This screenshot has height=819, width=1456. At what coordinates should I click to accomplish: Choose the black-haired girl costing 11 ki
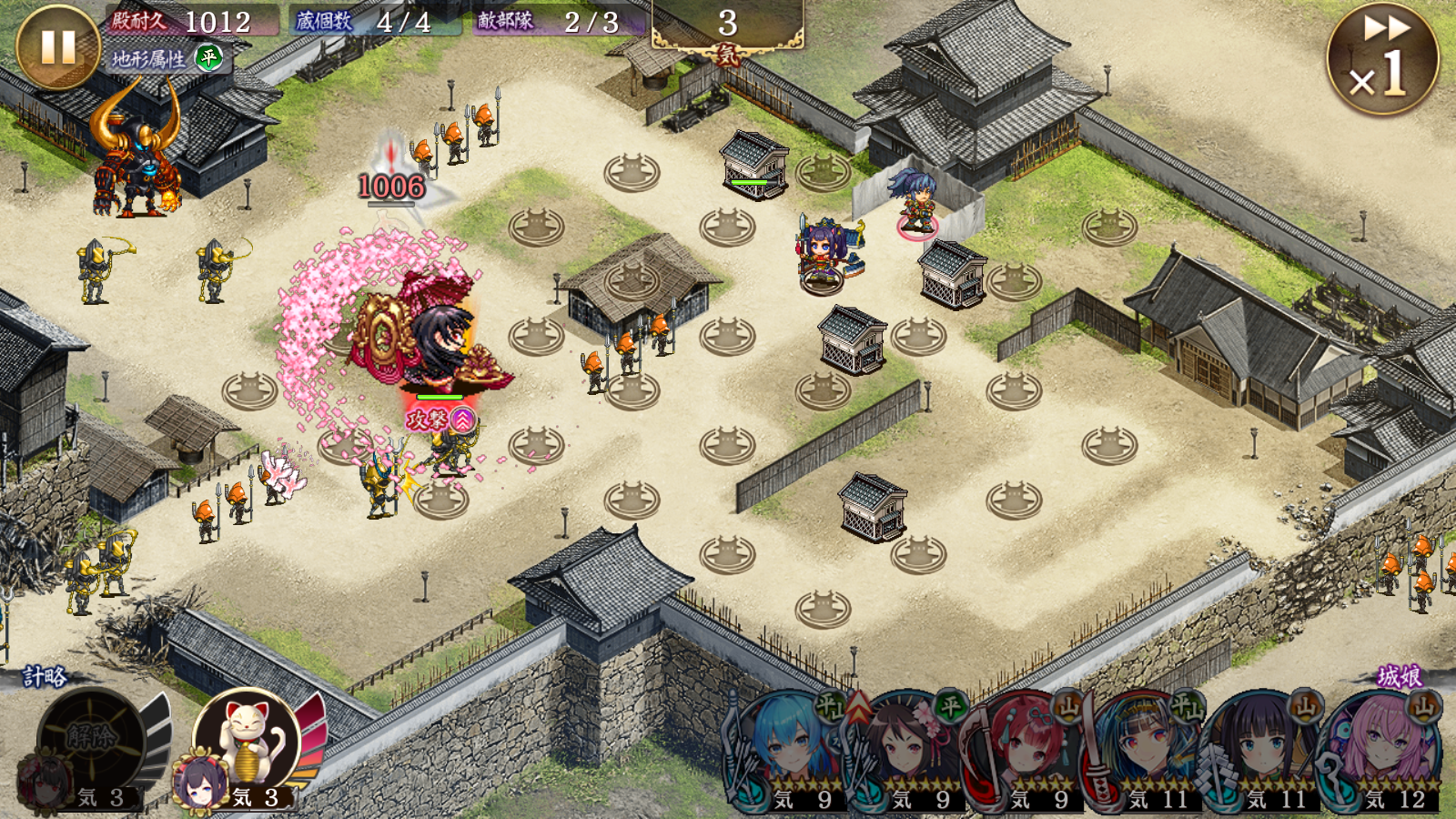[x=1260, y=748]
